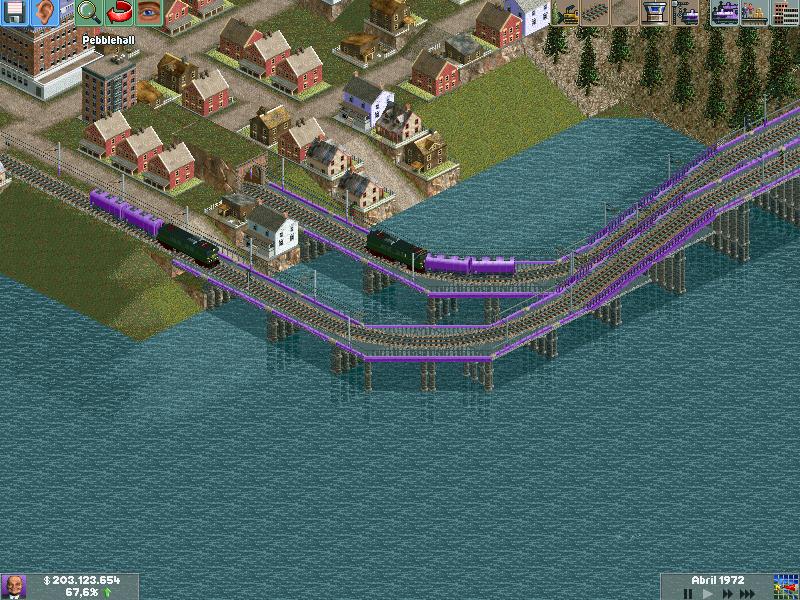Open the bulldozer terrain tools
This screenshot has height=600, width=800.
tap(566, 13)
